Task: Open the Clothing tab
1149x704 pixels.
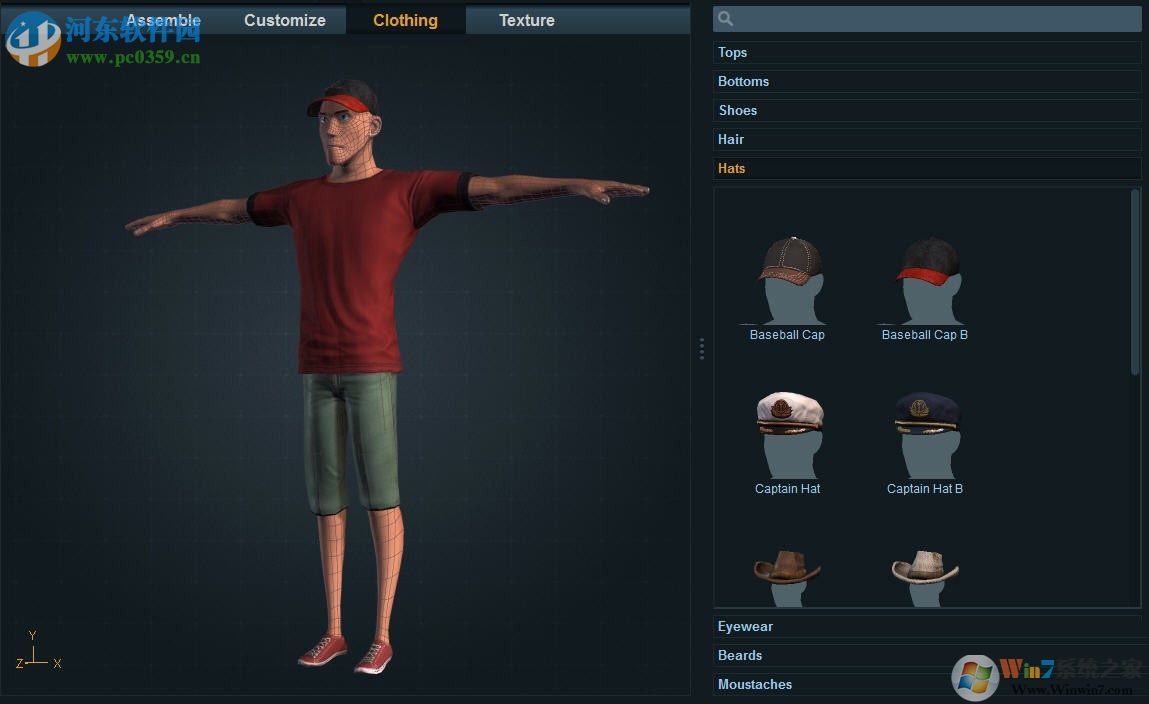Action: point(405,20)
